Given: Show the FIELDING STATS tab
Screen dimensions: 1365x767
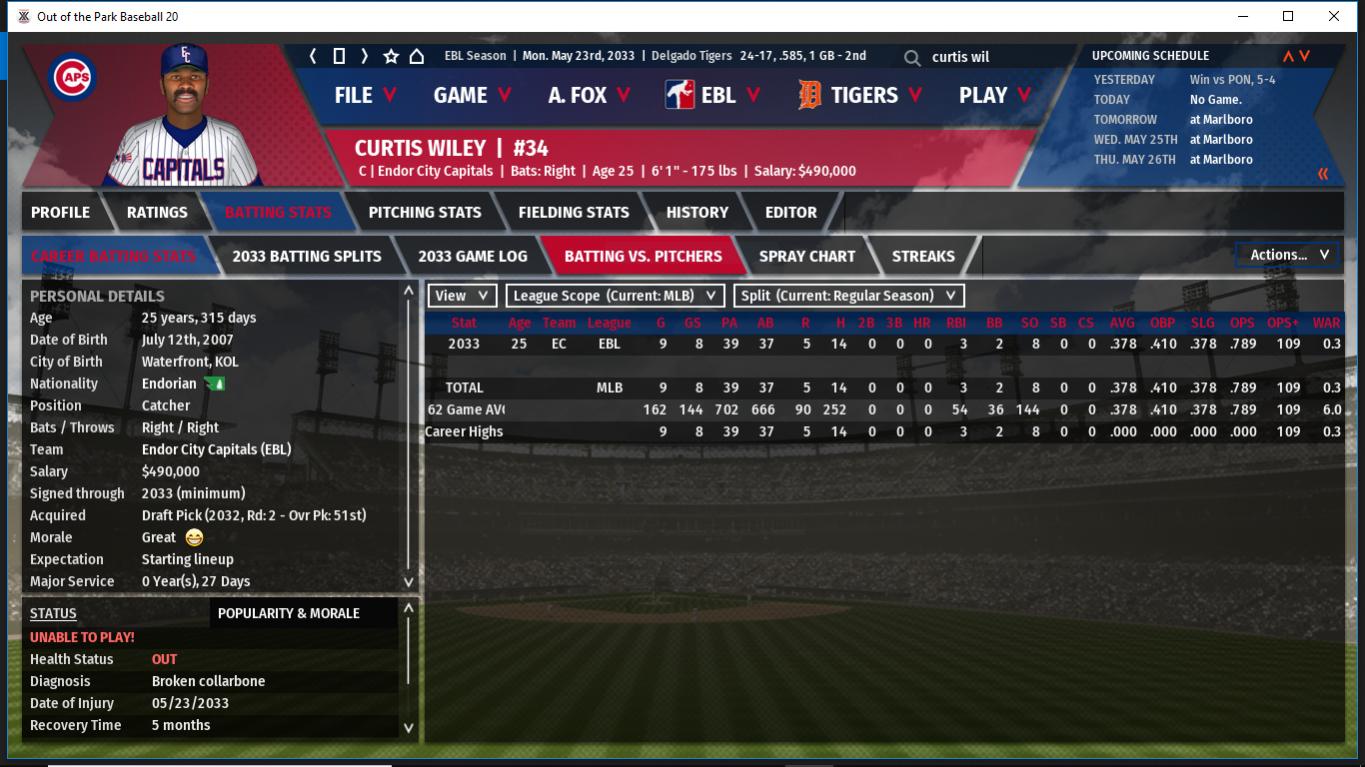Looking at the screenshot, I should coord(573,212).
